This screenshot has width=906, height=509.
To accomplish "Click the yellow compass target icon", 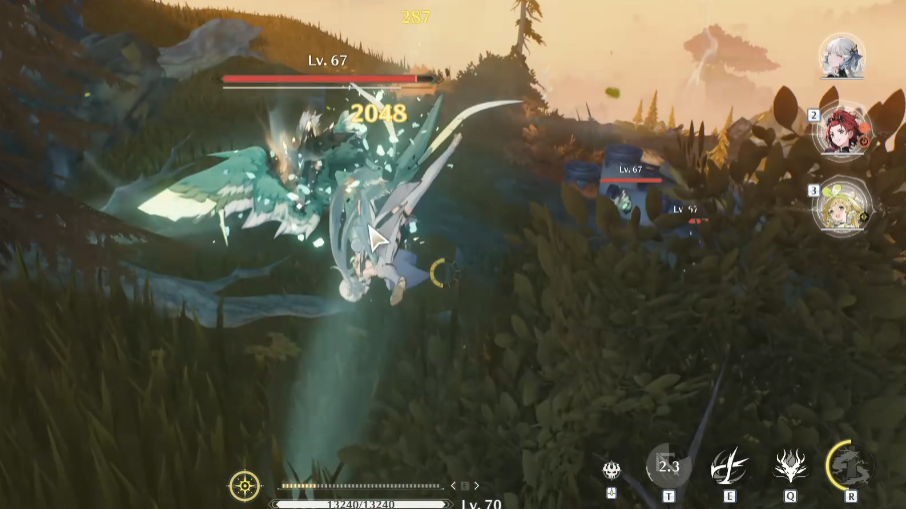I will 245,486.
